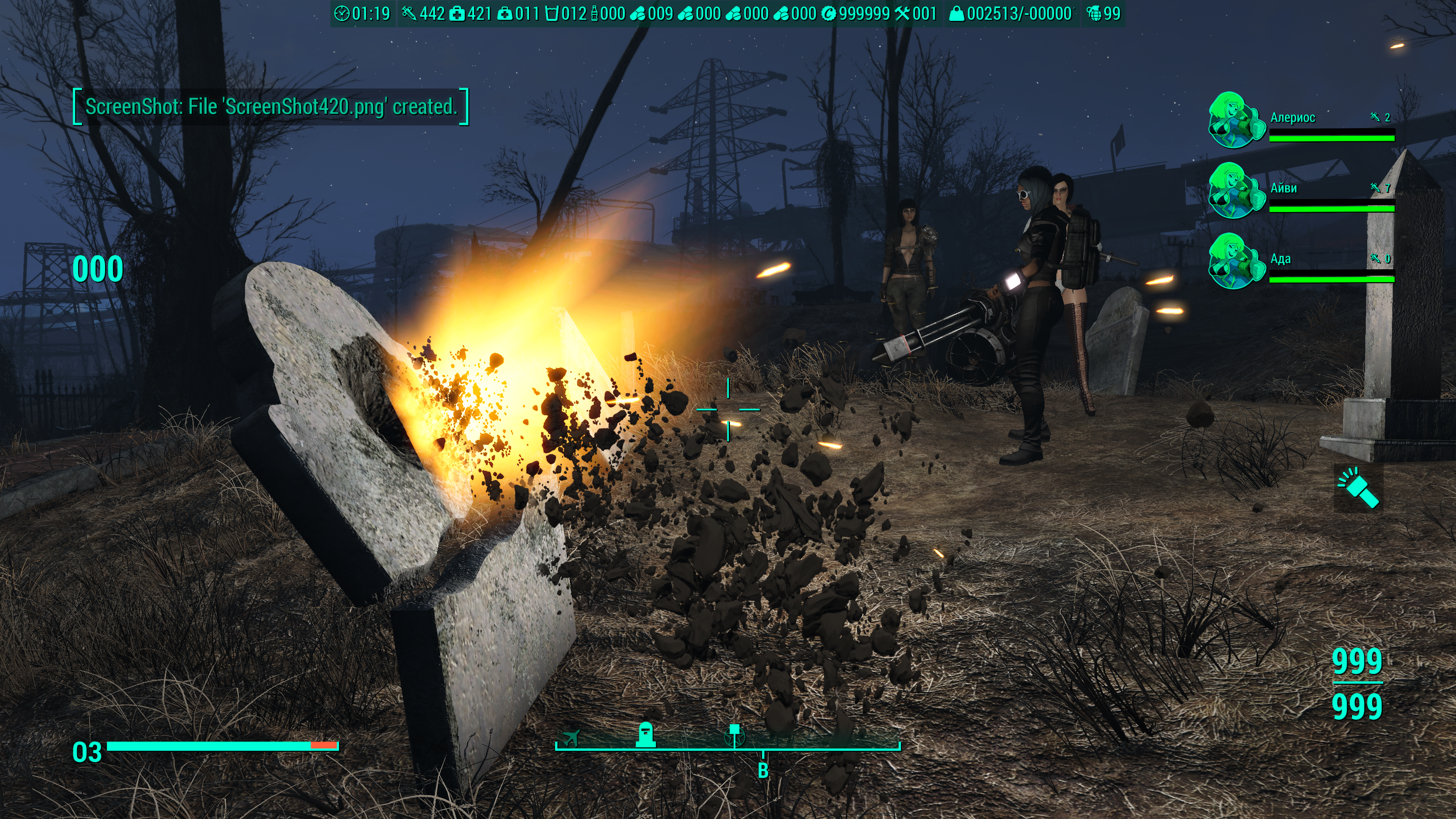The width and height of the screenshot is (1456, 819).
Task: Click the airplane marker on the compass
Action: pos(571,737)
